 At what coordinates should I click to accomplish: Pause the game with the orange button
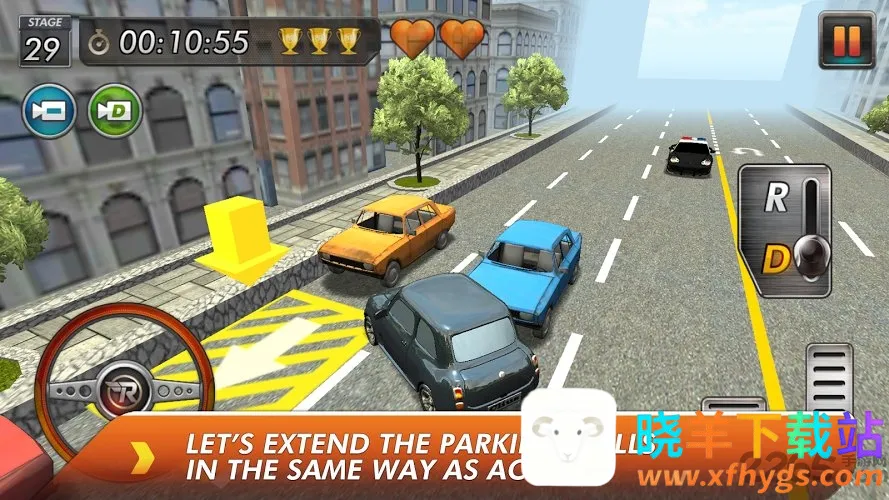pos(846,40)
